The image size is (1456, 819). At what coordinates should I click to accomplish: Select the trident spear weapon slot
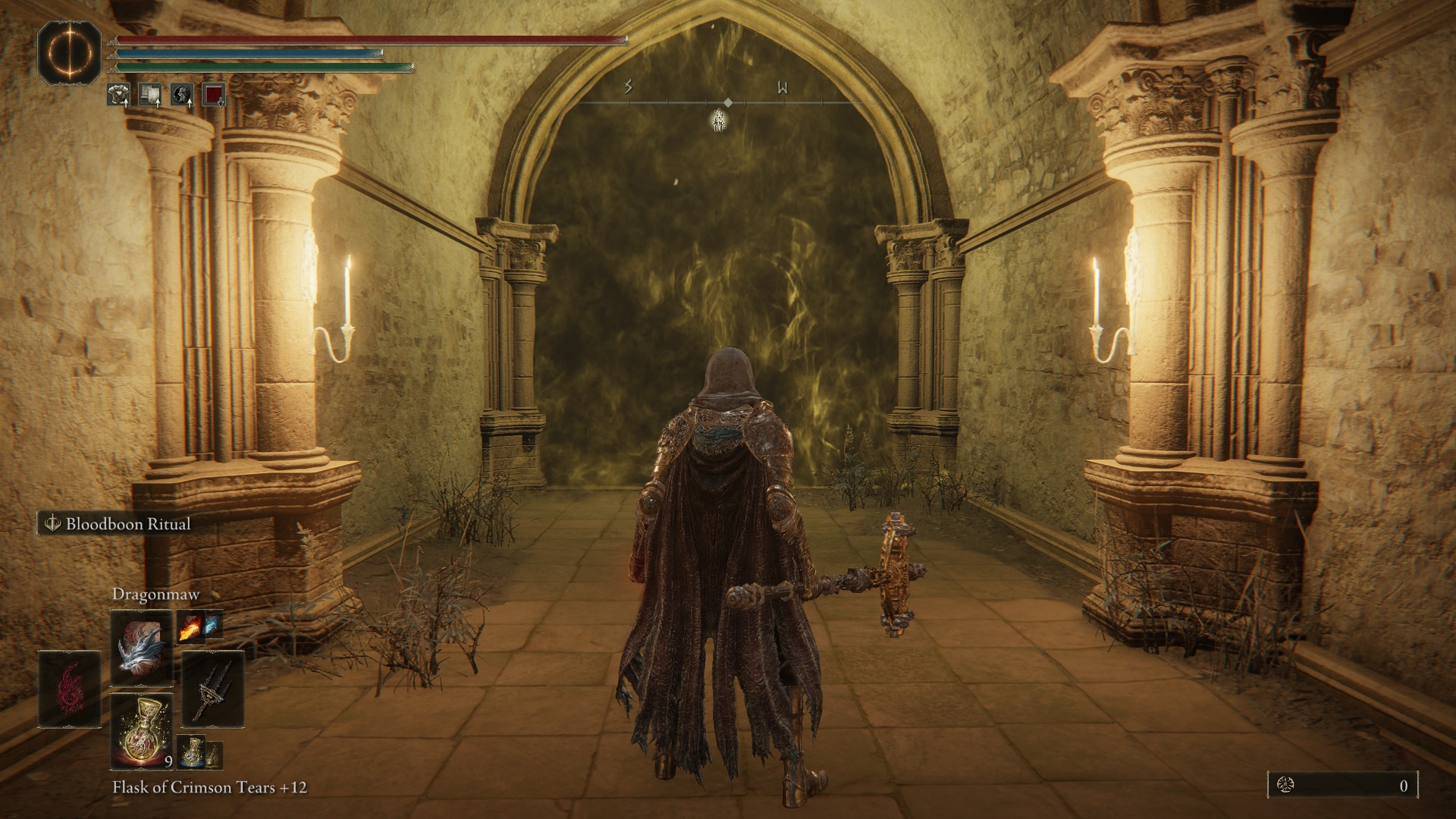(x=213, y=689)
